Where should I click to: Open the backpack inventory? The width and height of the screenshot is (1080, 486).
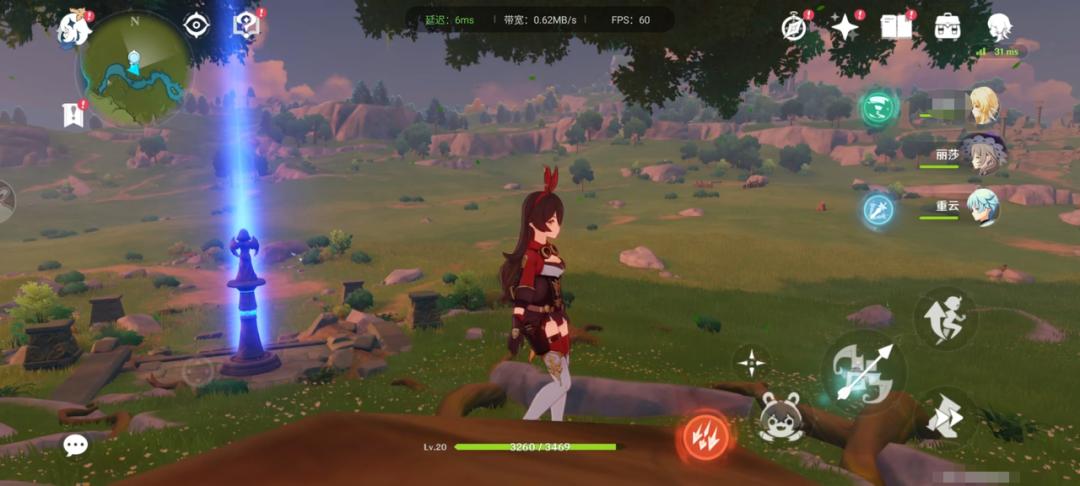pyautogui.click(x=947, y=27)
